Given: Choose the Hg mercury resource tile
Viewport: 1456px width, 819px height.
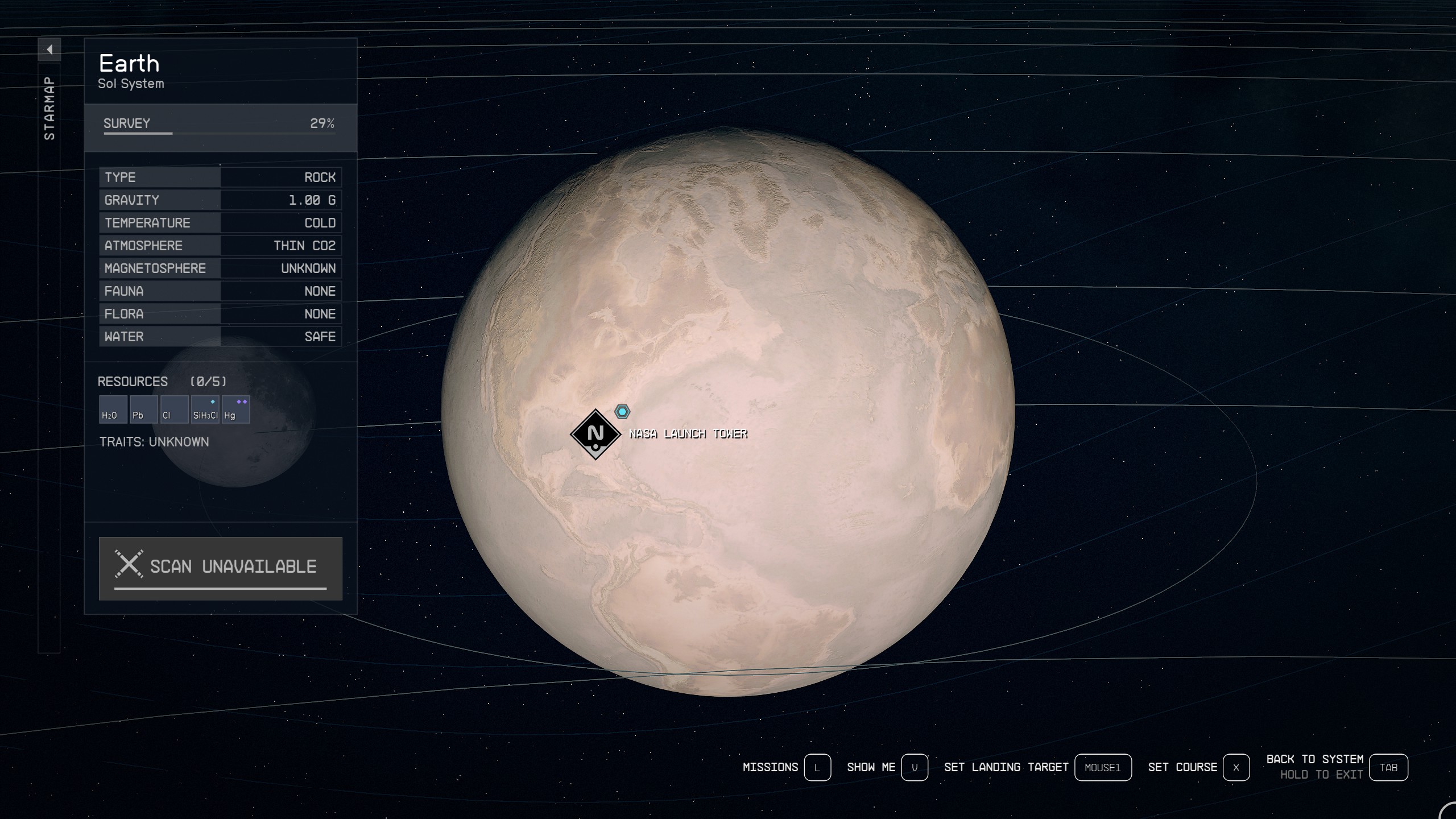Looking at the screenshot, I should point(235,409).
